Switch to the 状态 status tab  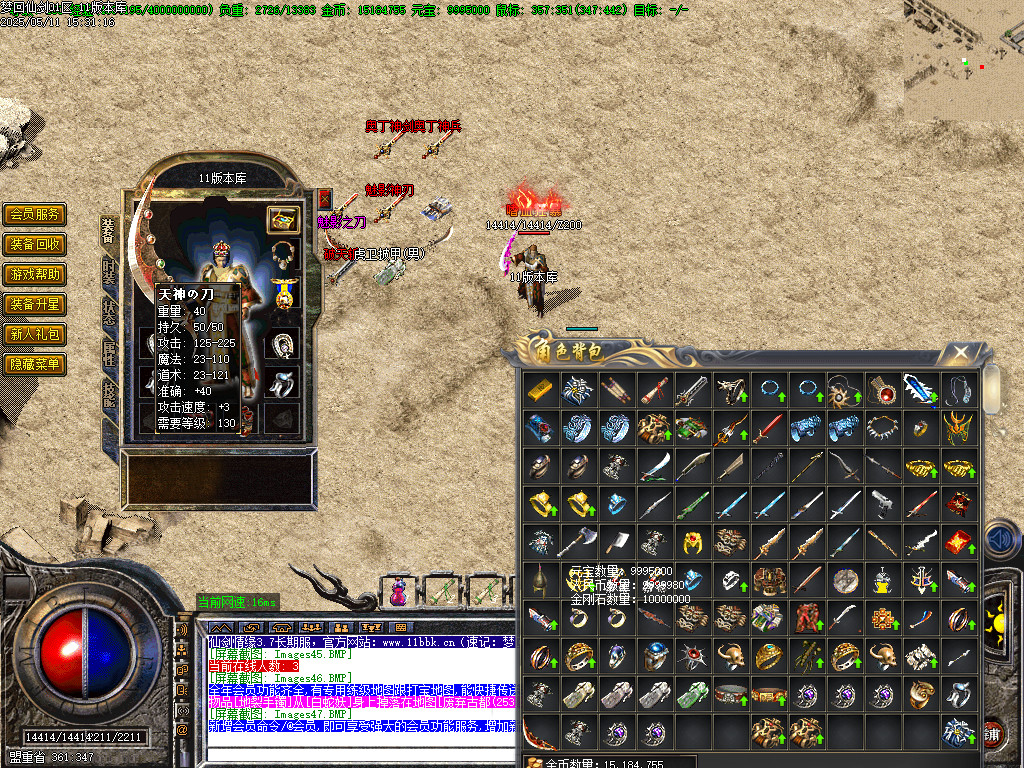click(108, 310)
